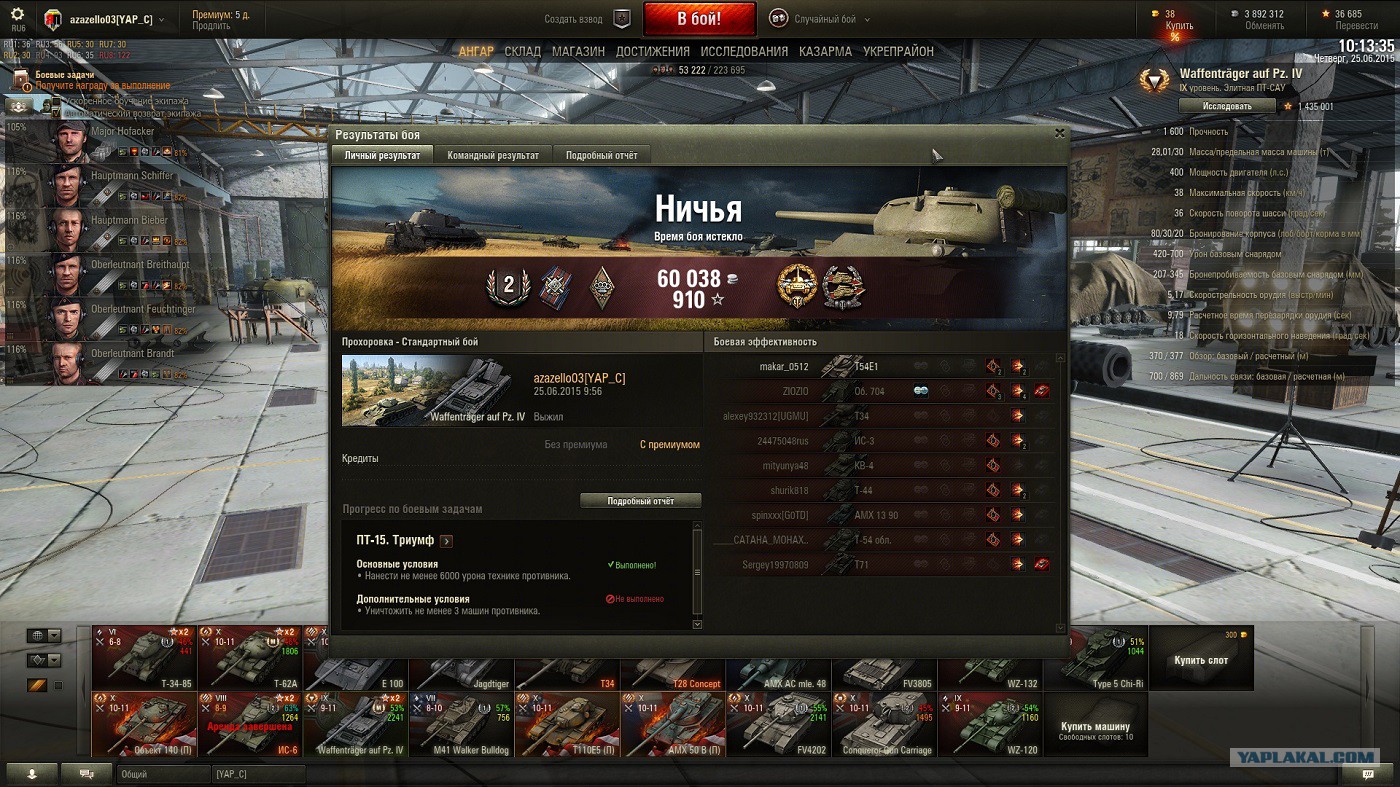Start battle with the red В бой! button
1400x787 pixels.
pos(699,19)
